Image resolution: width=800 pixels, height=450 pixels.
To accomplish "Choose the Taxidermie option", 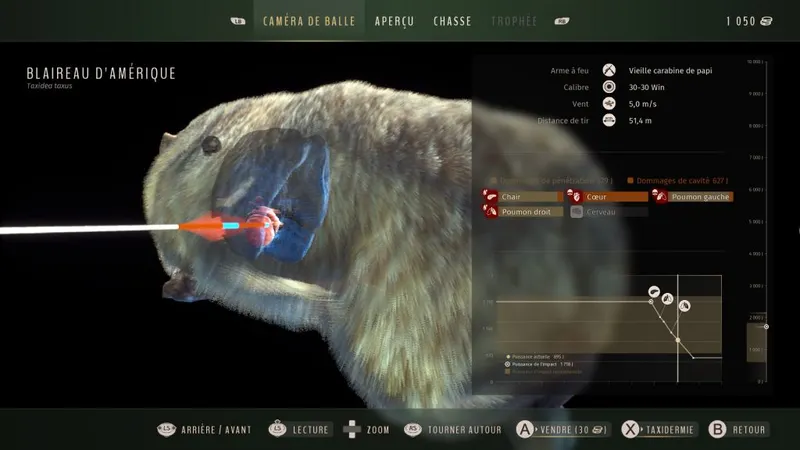I will (659, 430).
